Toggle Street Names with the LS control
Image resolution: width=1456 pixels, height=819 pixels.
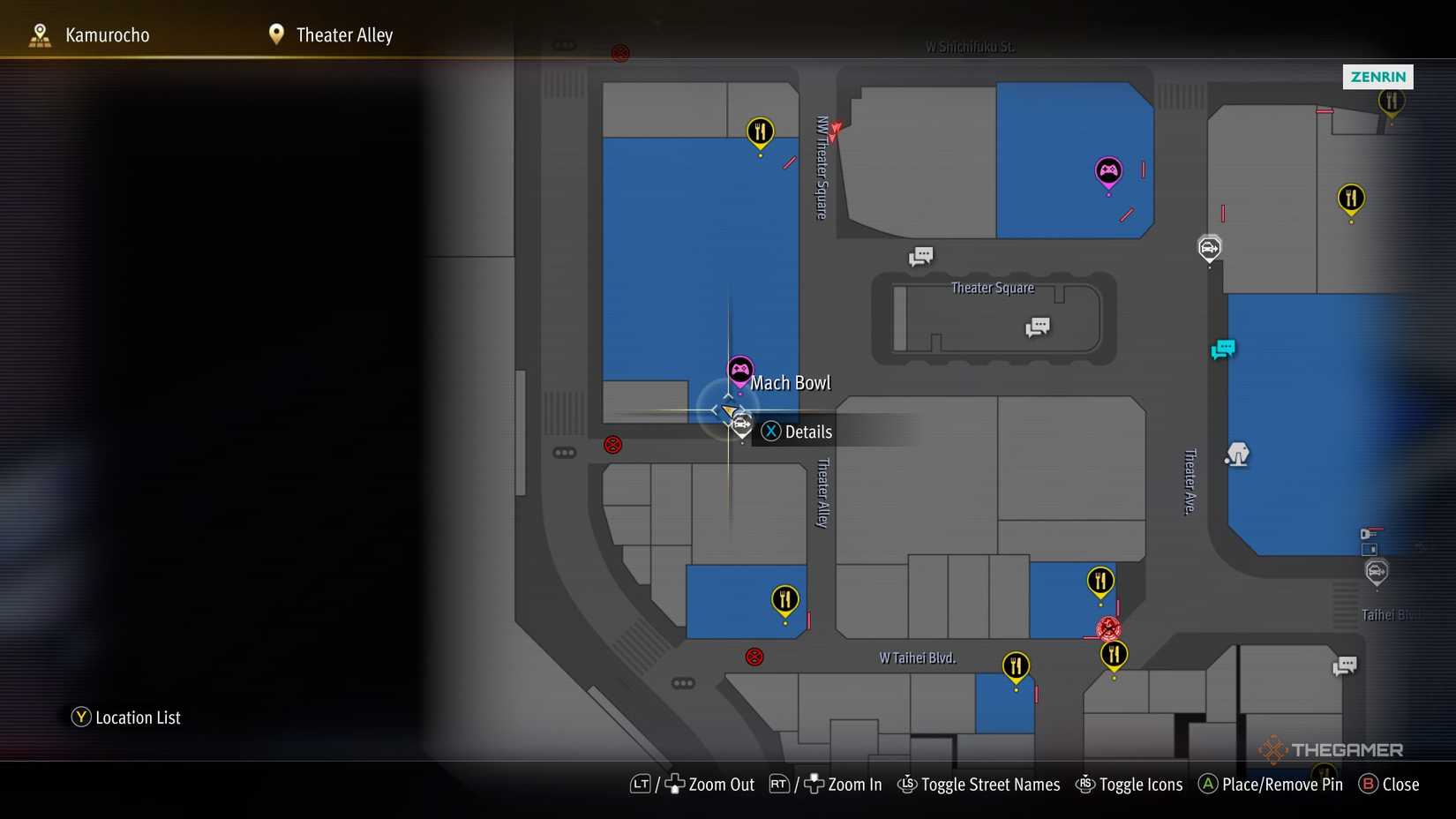(x=908, y=785)
